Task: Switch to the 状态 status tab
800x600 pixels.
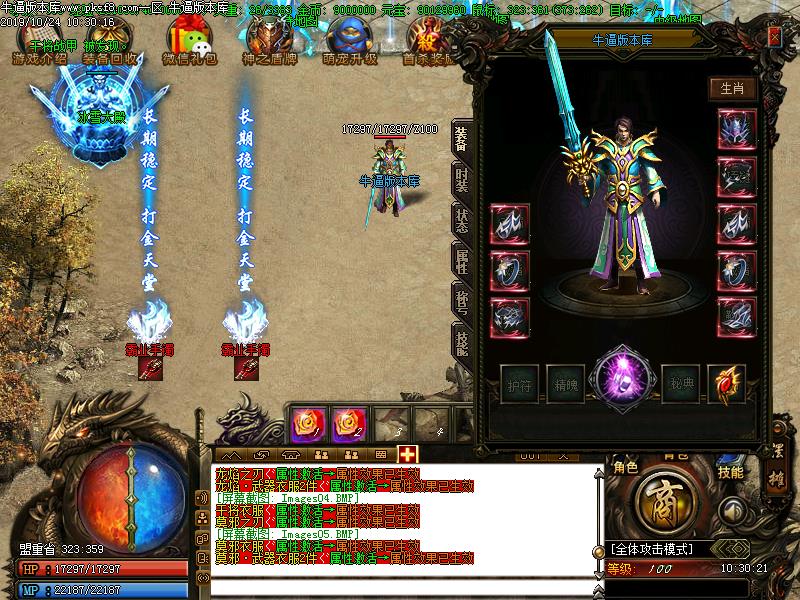Action: (x=461, y=222)
